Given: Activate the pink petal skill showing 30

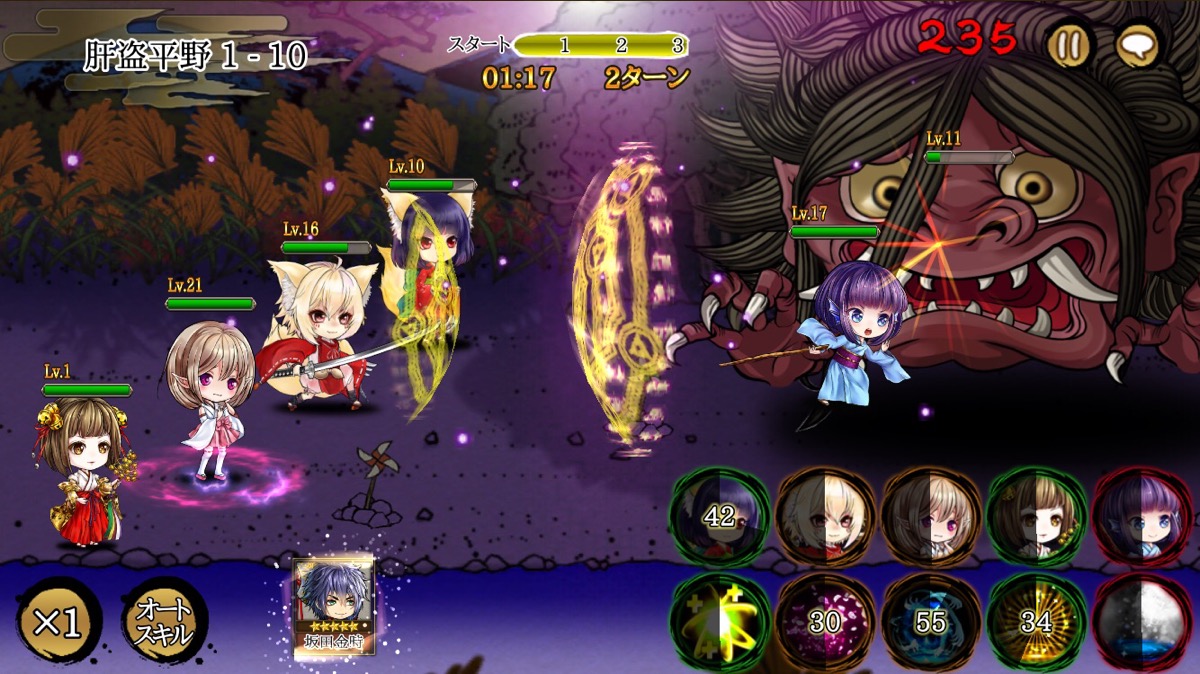Looking at the screenshot, I should [826, 622].
